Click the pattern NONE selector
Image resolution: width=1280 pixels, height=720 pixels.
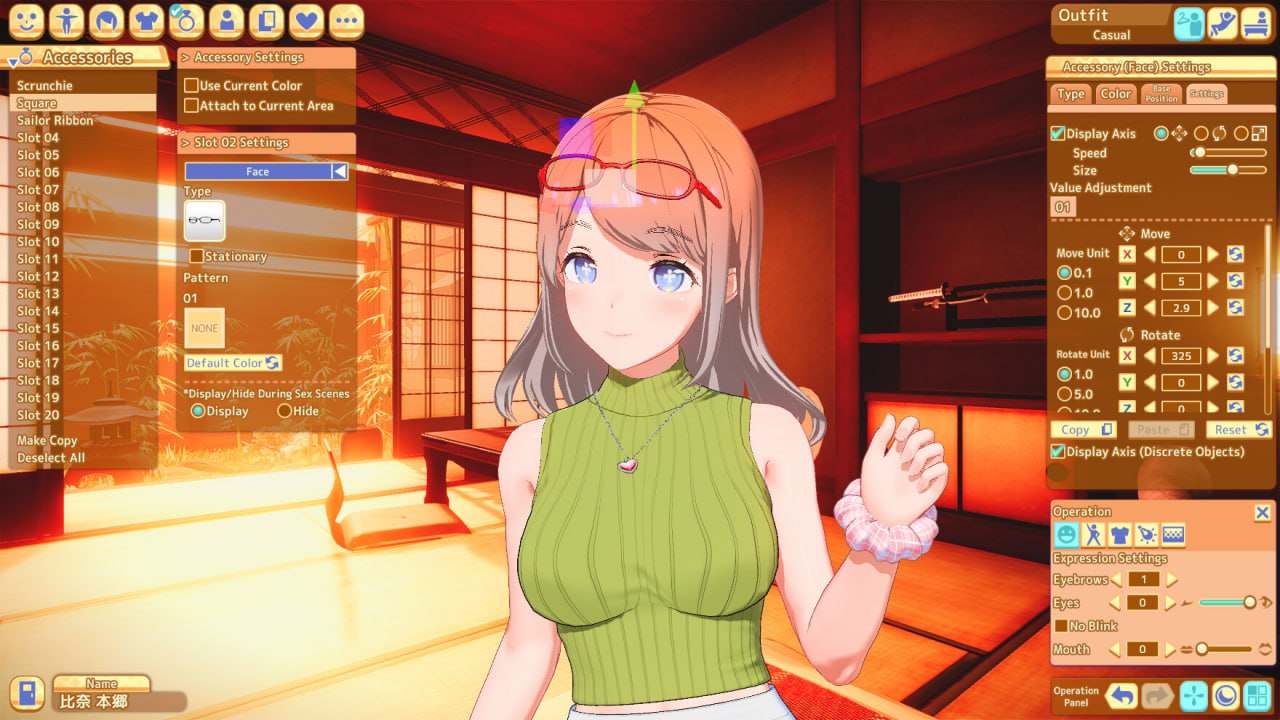[x=205, y=328]
